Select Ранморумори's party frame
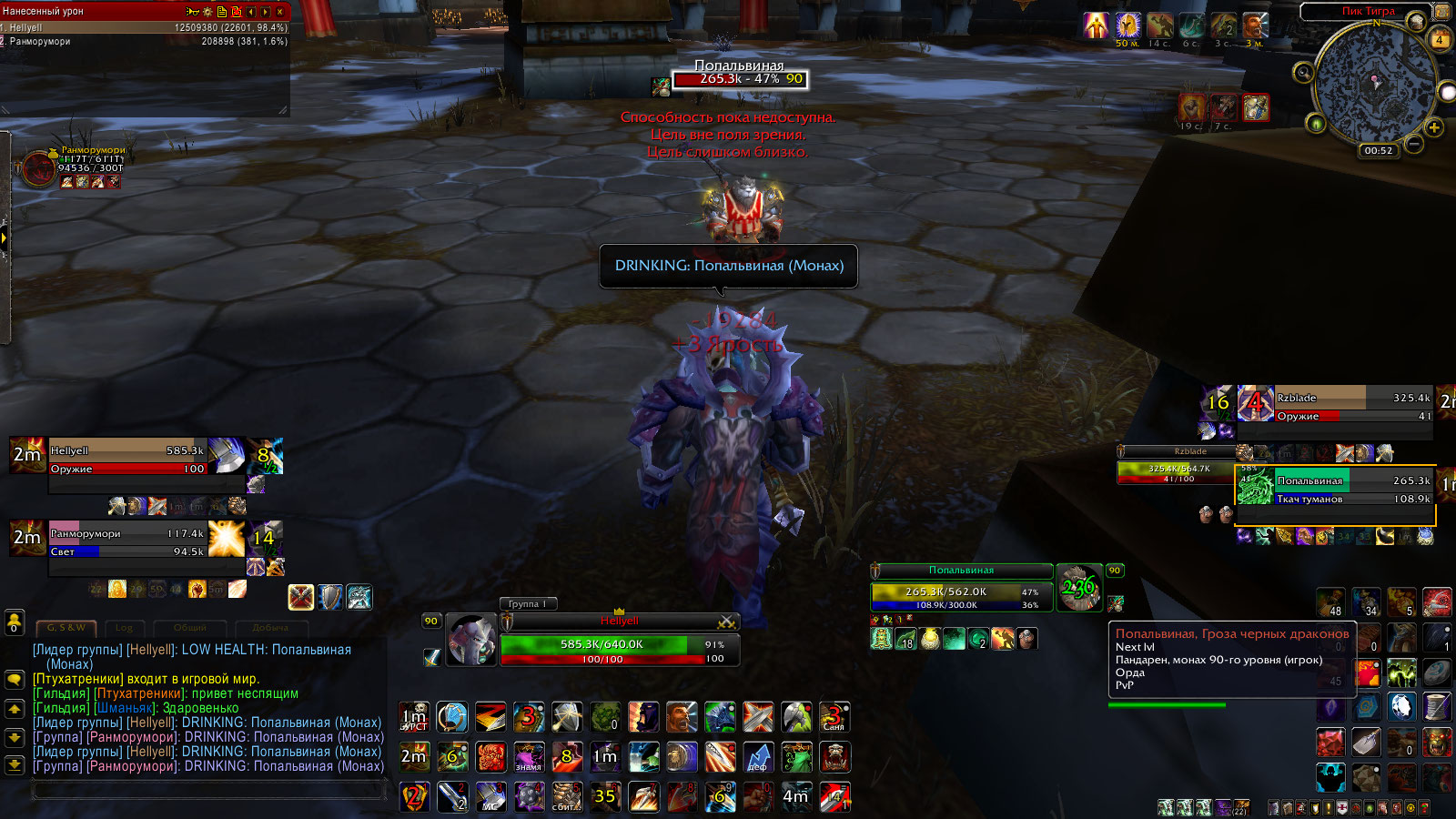 click(127, 542)
